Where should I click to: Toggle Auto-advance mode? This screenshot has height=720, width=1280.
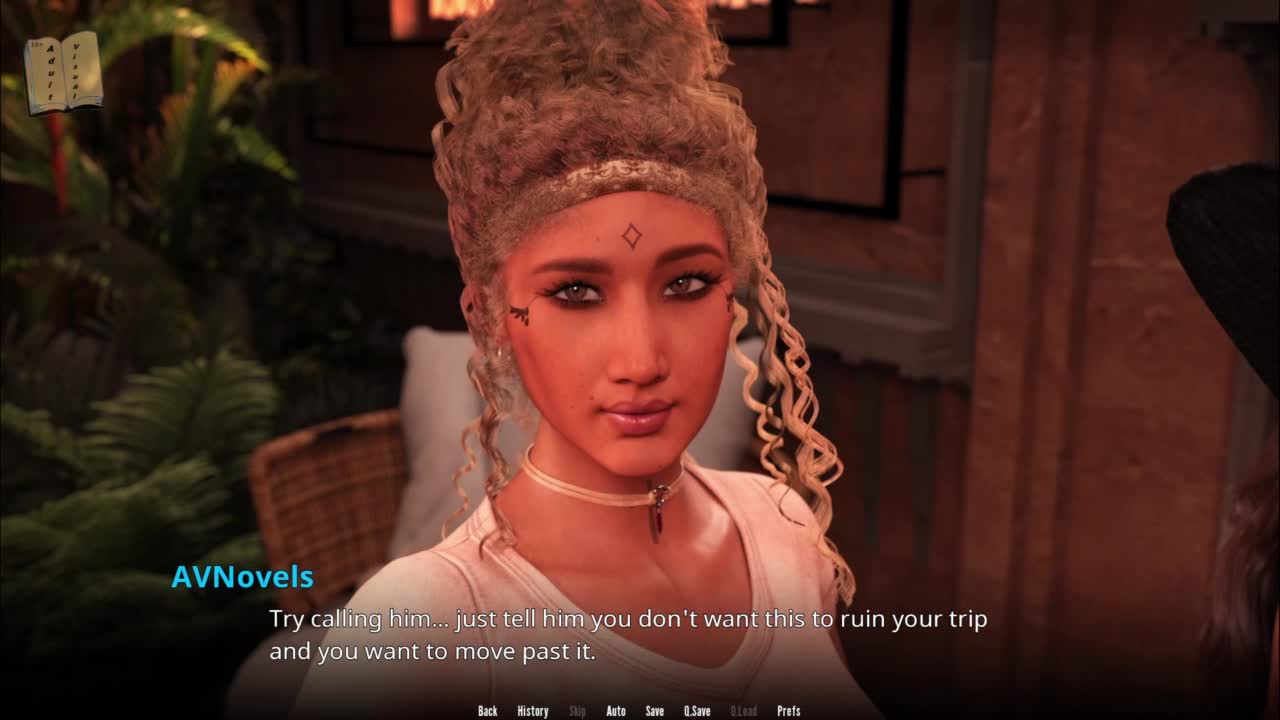click(x=616, y=711)
